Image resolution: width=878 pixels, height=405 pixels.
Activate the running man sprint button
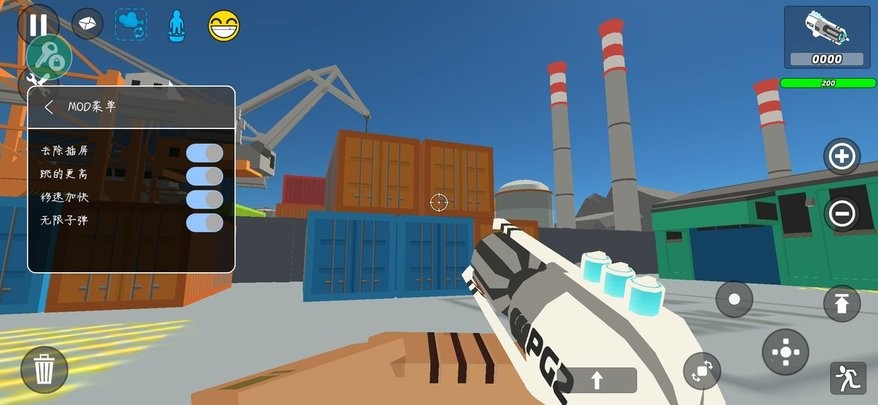848,377
